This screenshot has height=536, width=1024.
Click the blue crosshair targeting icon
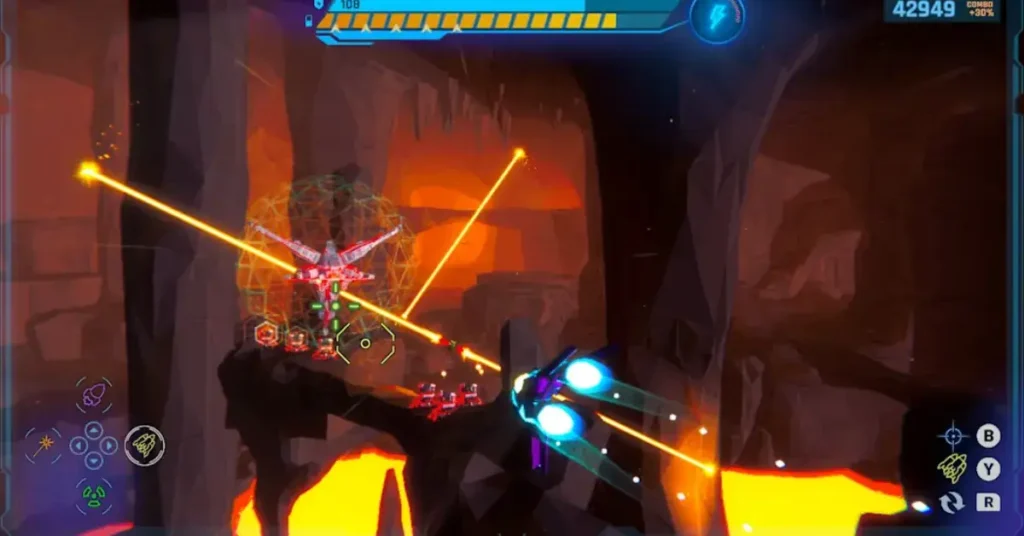click(x=952, y=436)
